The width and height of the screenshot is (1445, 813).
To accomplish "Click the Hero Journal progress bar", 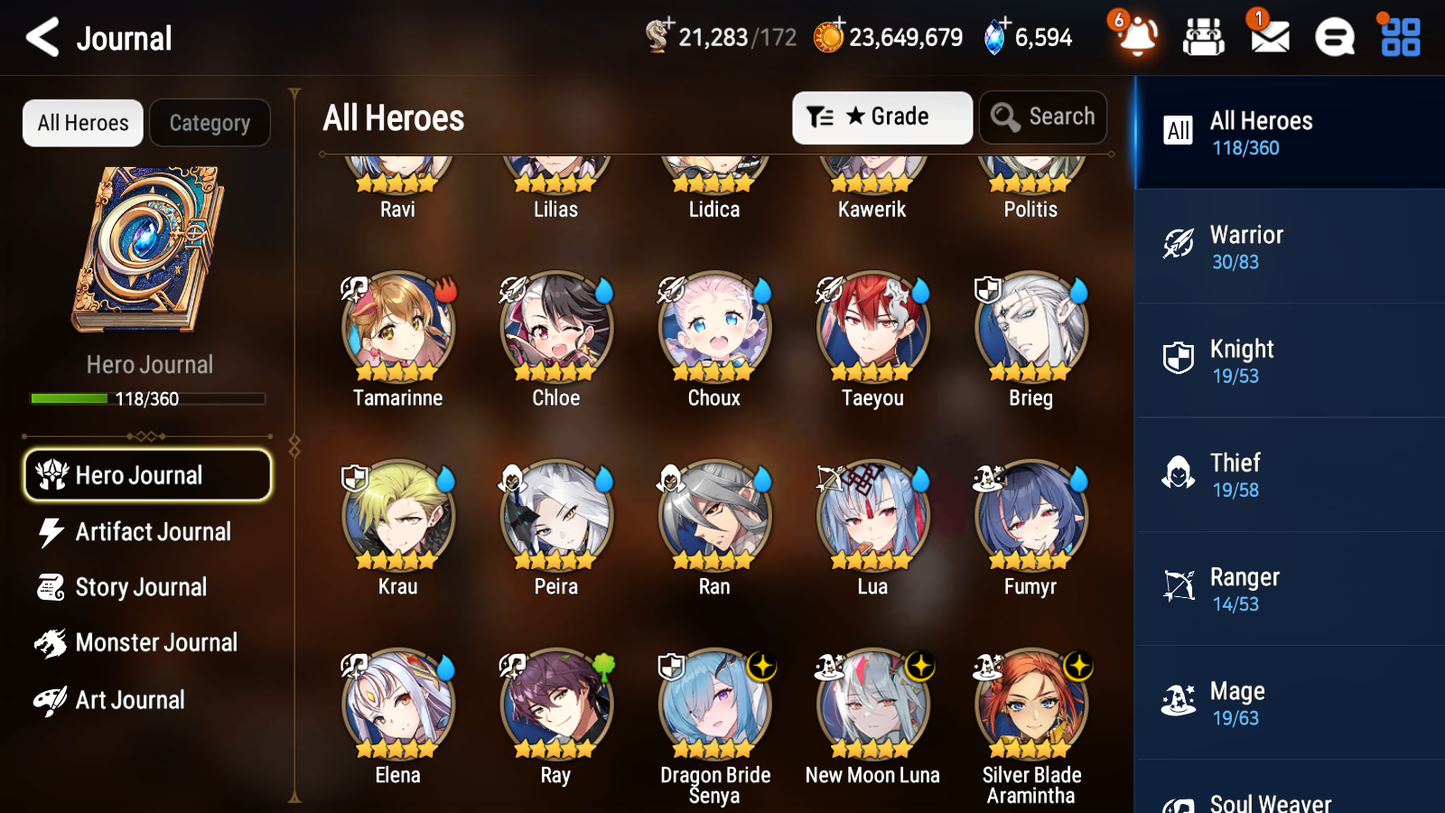I will click(148, 398).
